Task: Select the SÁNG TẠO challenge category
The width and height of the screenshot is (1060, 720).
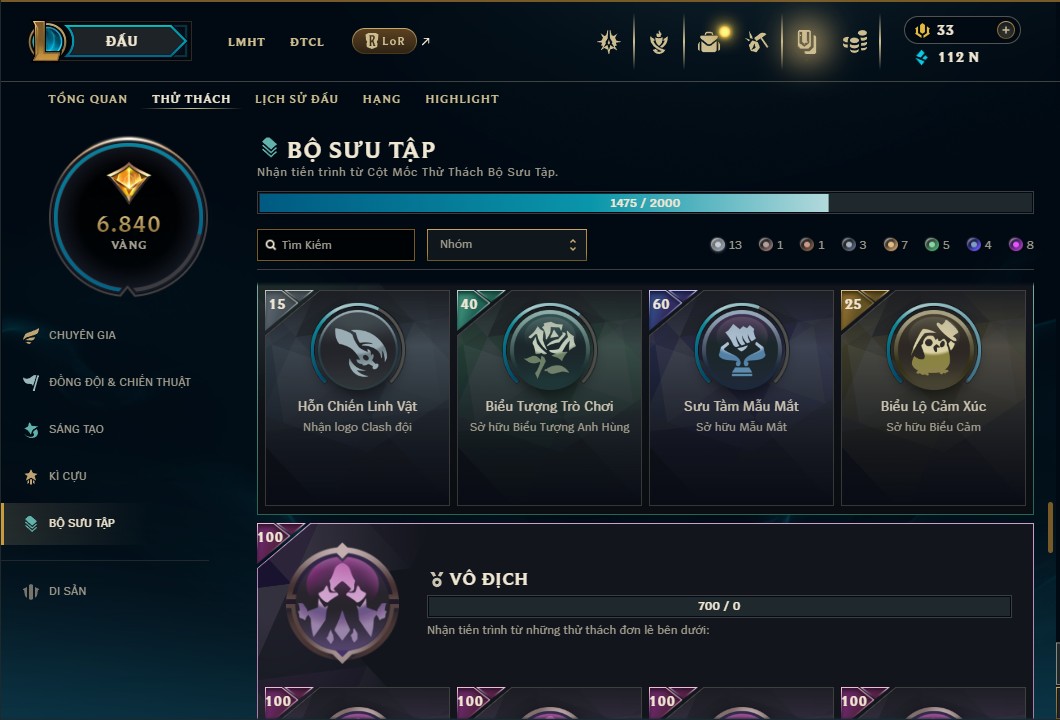Action: point(76,429)
